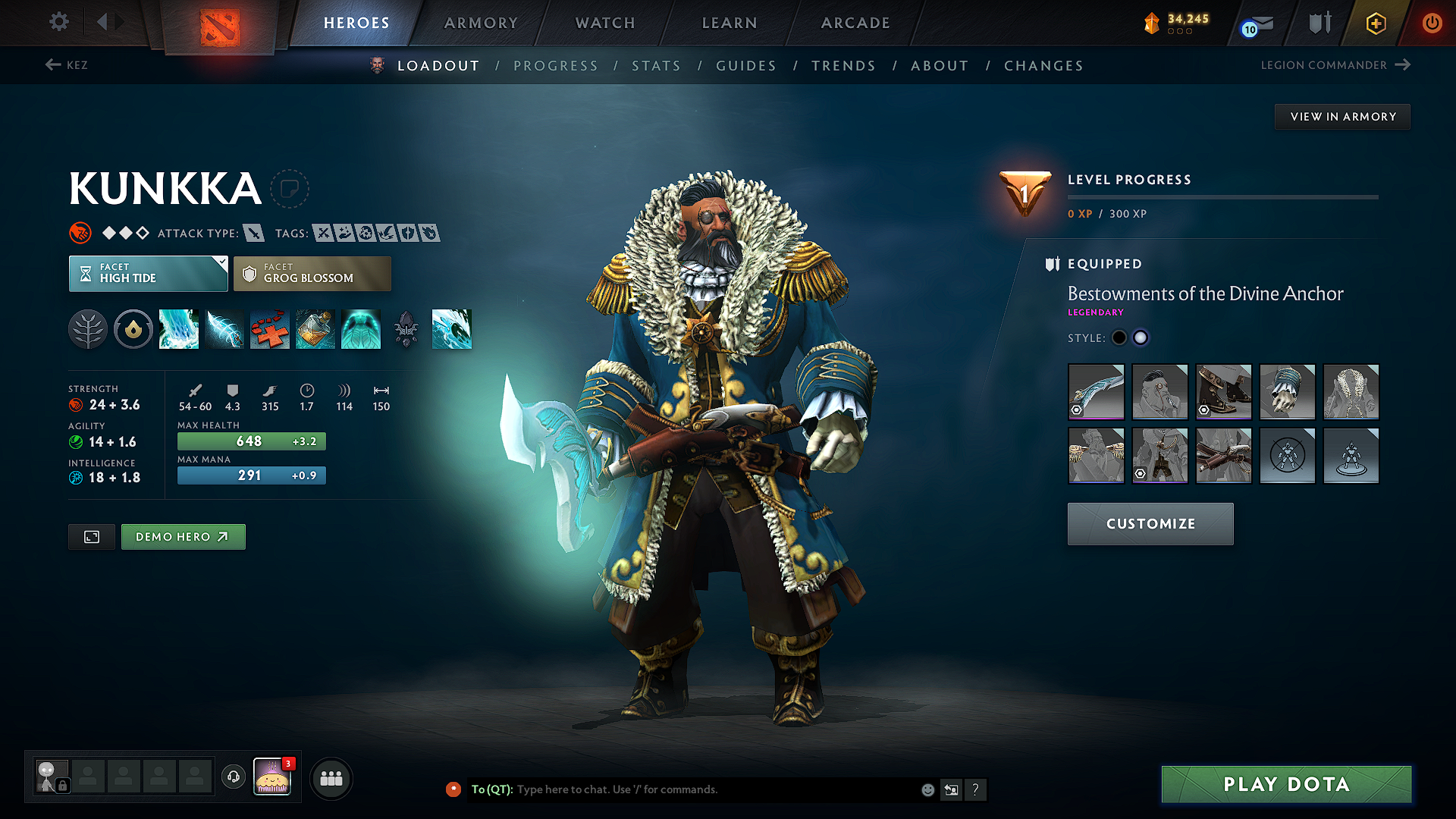Click the XP level progress bar

click(x=1222, y=197)
